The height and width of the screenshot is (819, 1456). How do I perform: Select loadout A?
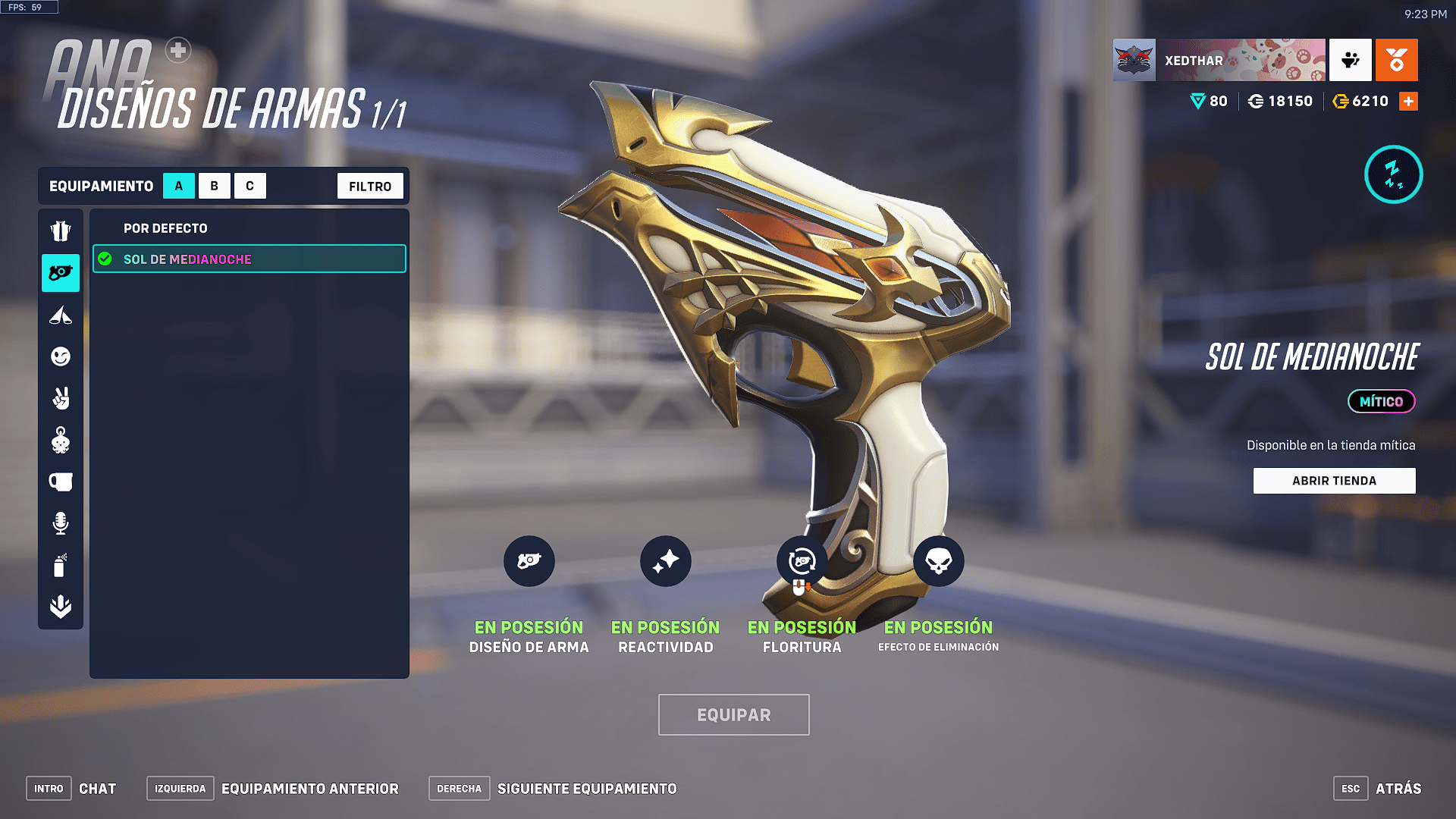click(x=179, y=186)
